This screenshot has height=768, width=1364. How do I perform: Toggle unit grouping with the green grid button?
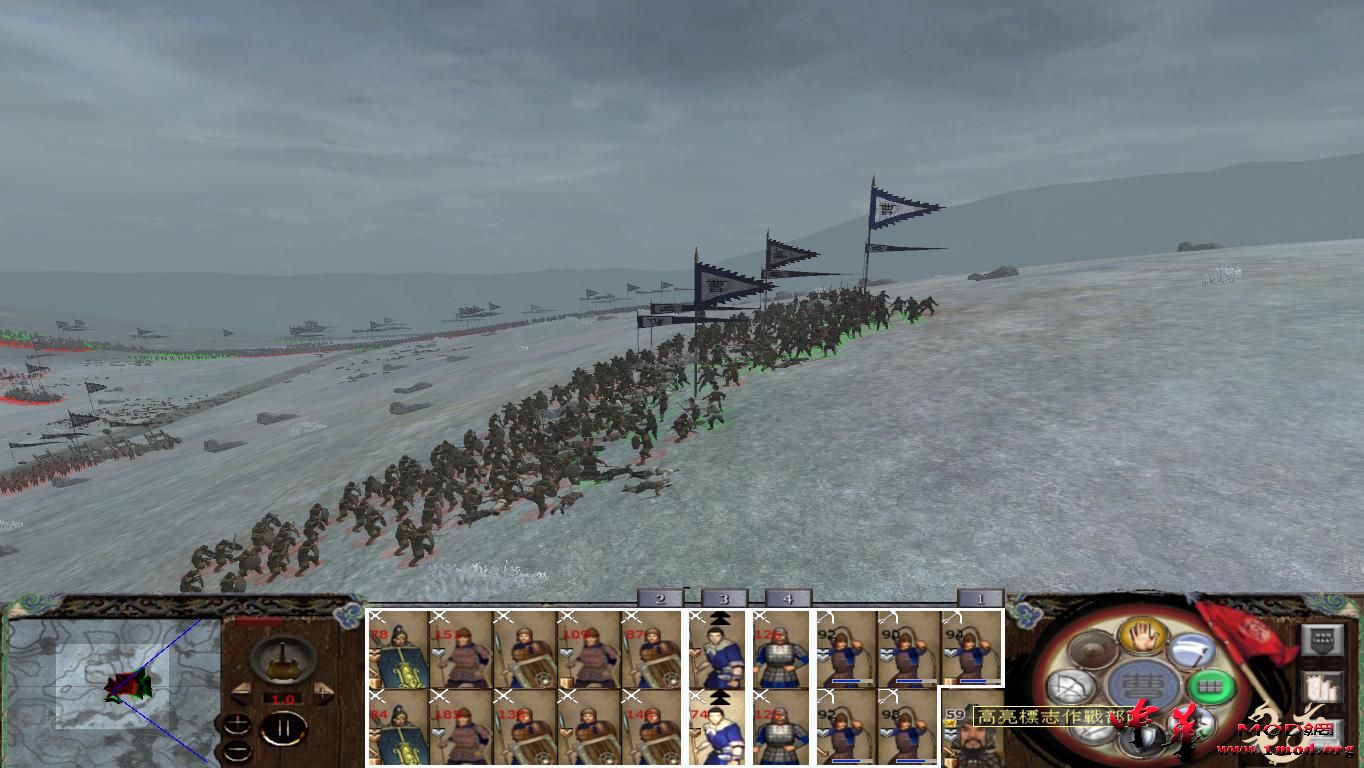1210,687
